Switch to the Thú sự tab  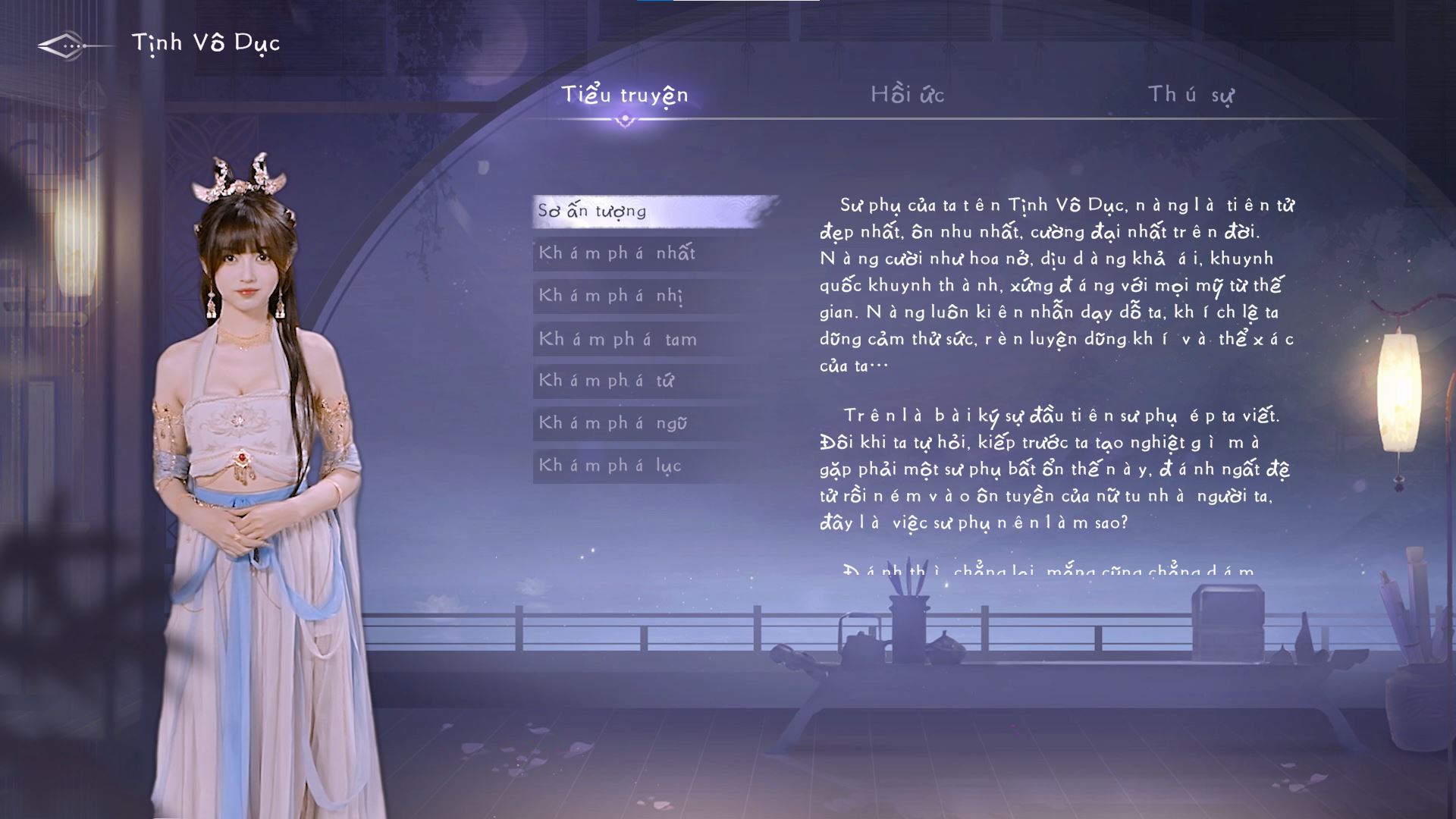pos(1192,96)
